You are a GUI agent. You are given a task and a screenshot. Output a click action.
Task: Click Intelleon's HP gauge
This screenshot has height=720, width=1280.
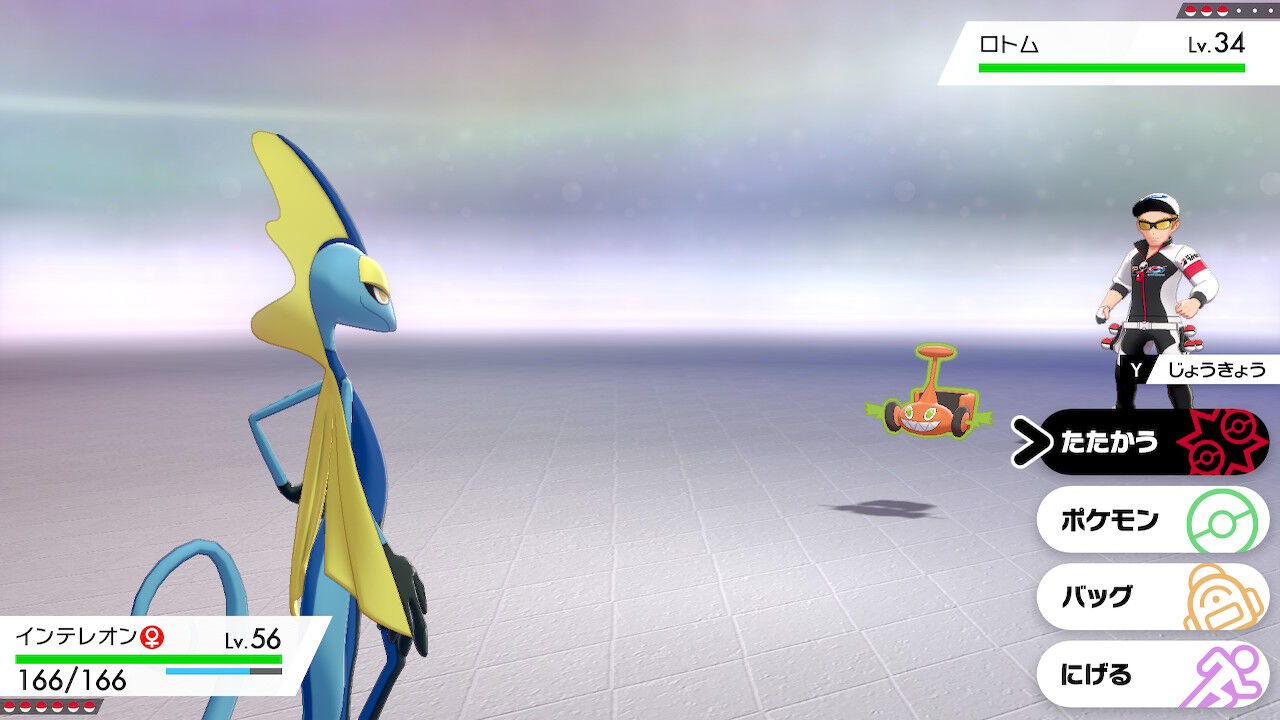pos(150,660)
